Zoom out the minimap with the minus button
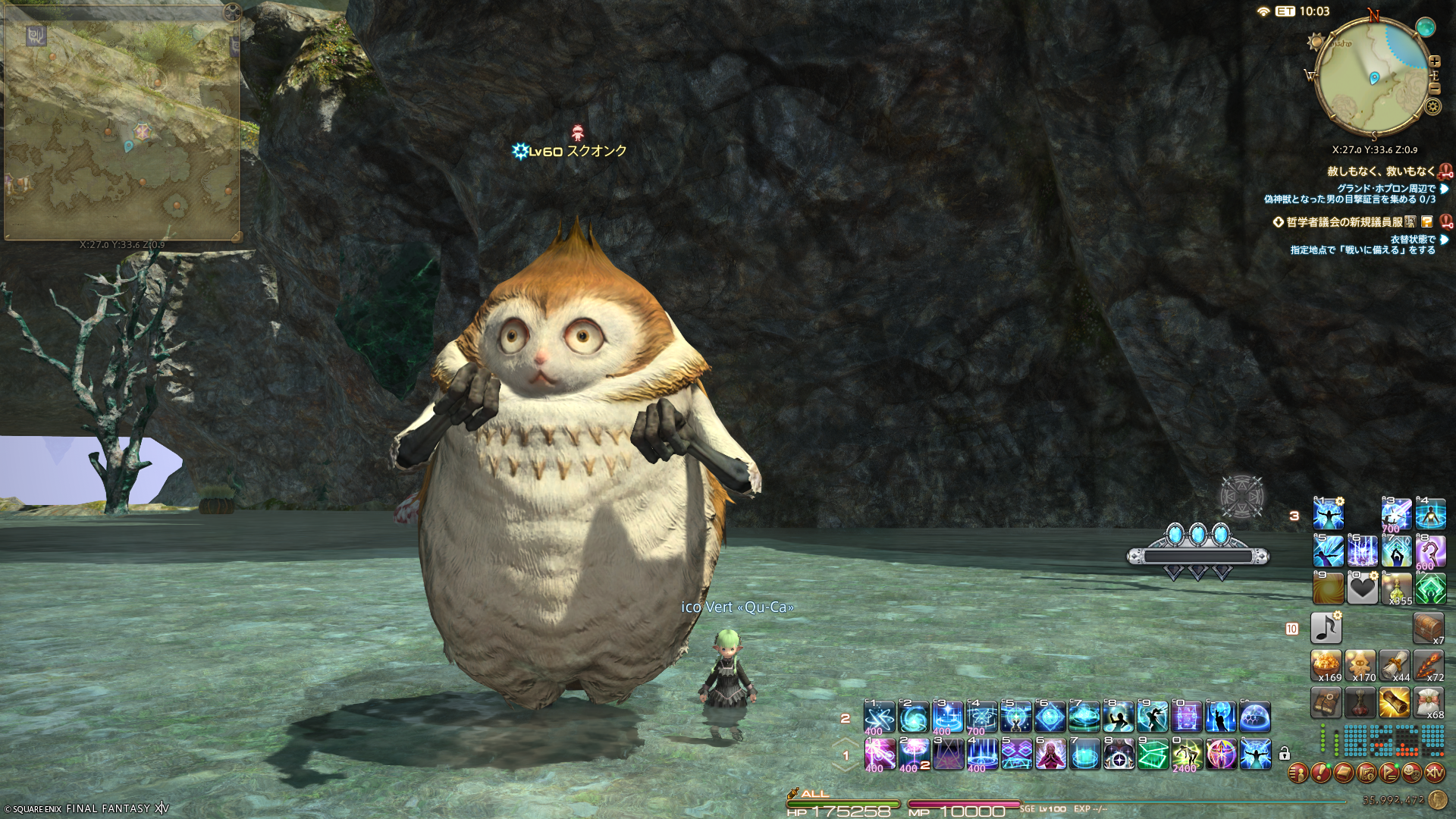Screen dimensions: 1456x819 point(1434,89)
